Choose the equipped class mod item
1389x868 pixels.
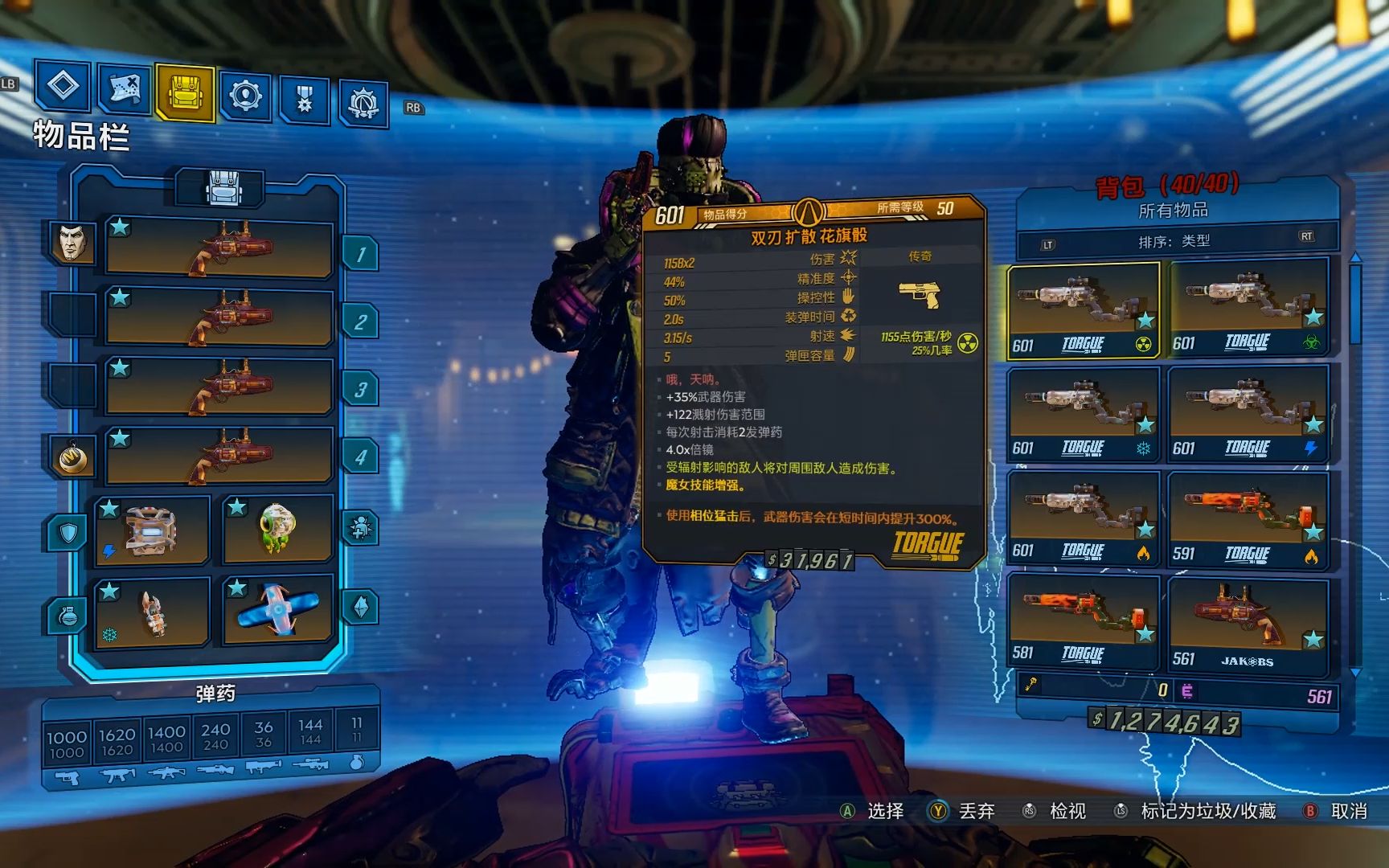point(277,529)
